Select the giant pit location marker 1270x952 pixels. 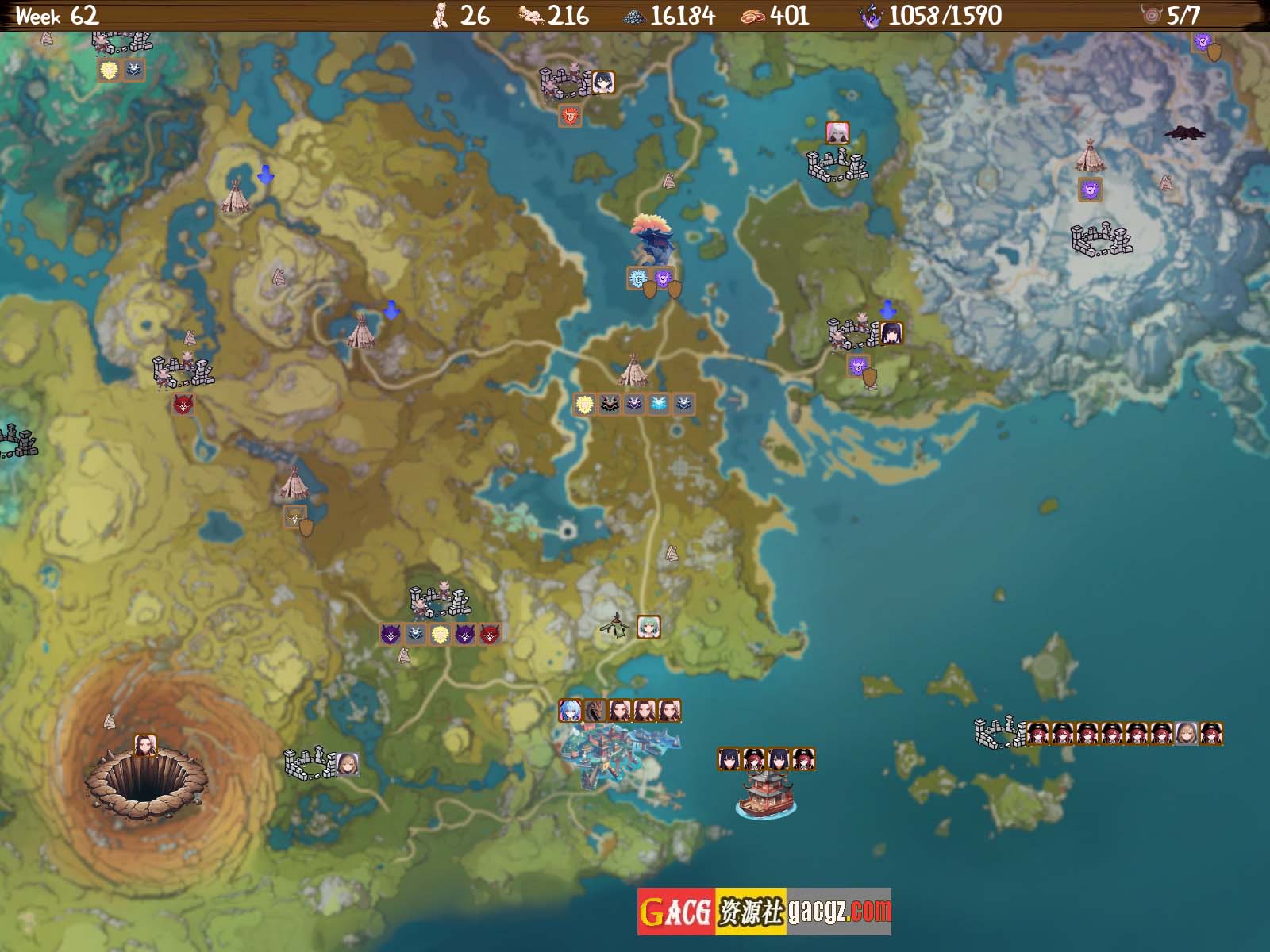coord(144,781)
